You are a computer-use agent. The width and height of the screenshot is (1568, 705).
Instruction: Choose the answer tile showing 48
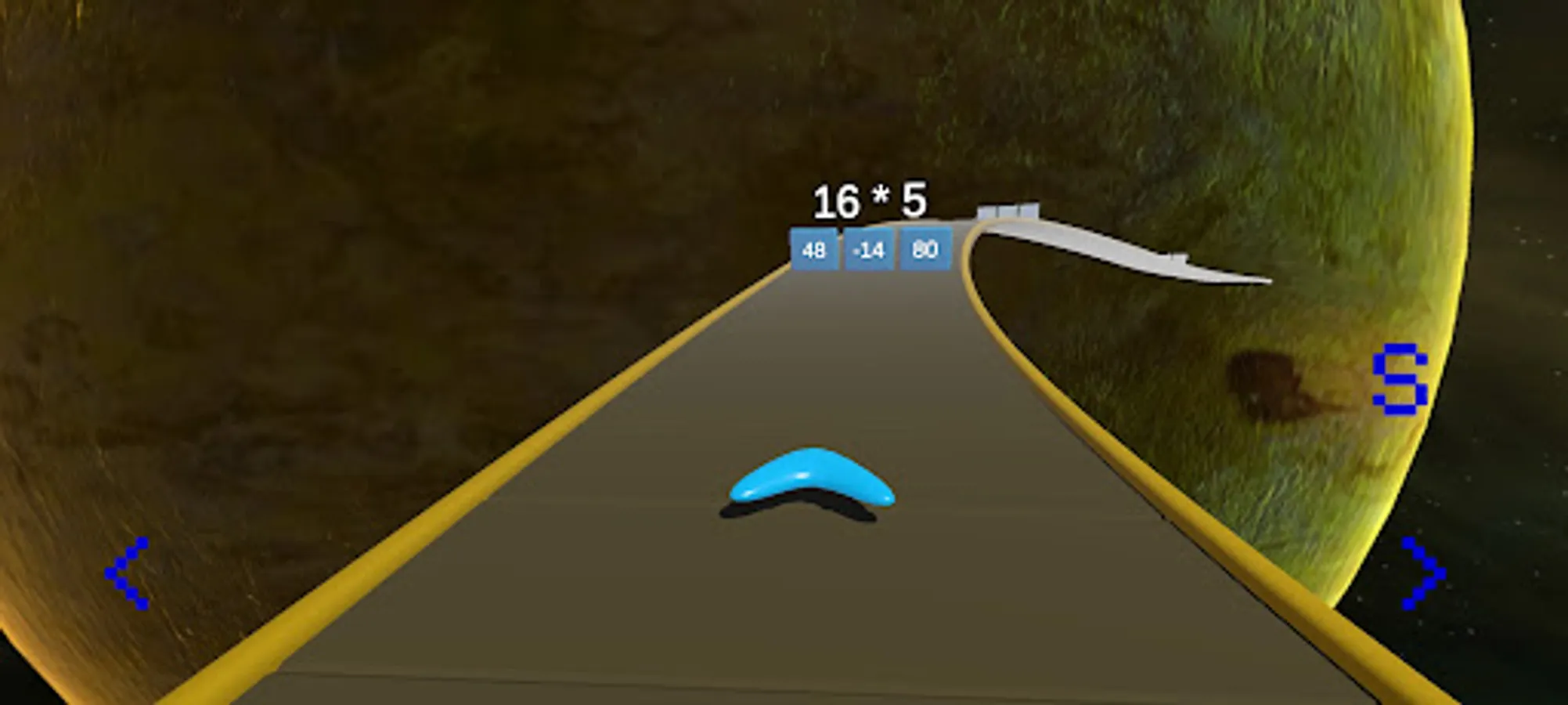click(814, 249)
